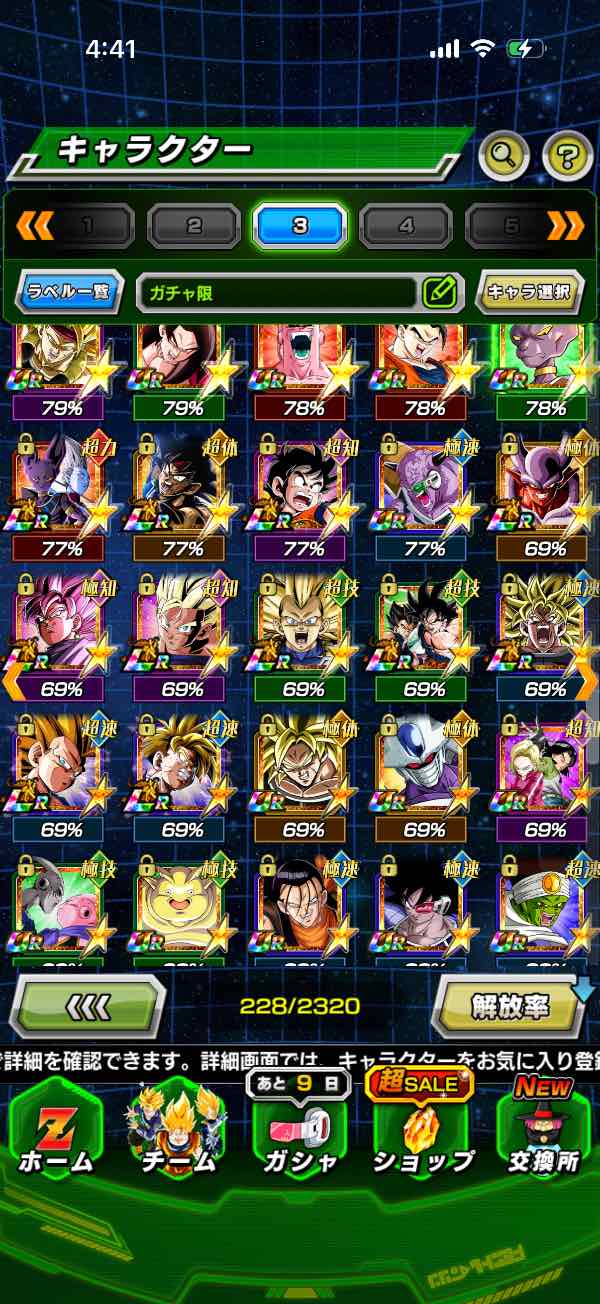Open the magnifying glass search button
The image size is (600, 1304).
tap(504, 155)
